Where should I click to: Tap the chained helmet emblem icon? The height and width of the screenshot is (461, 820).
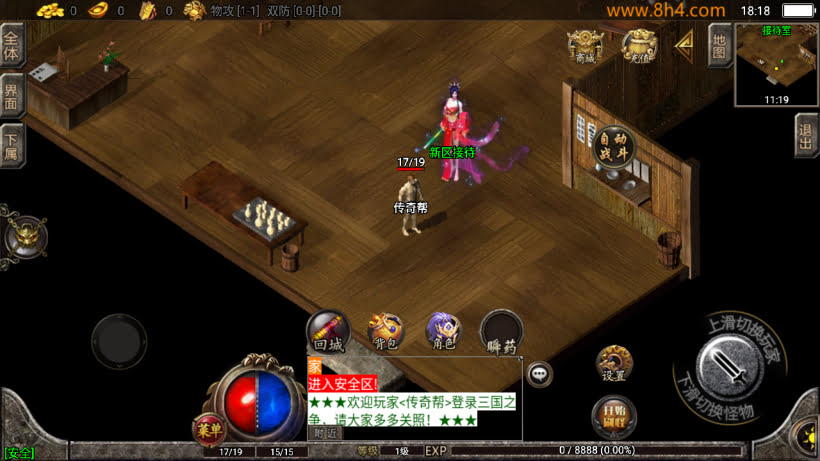[23, 236]
